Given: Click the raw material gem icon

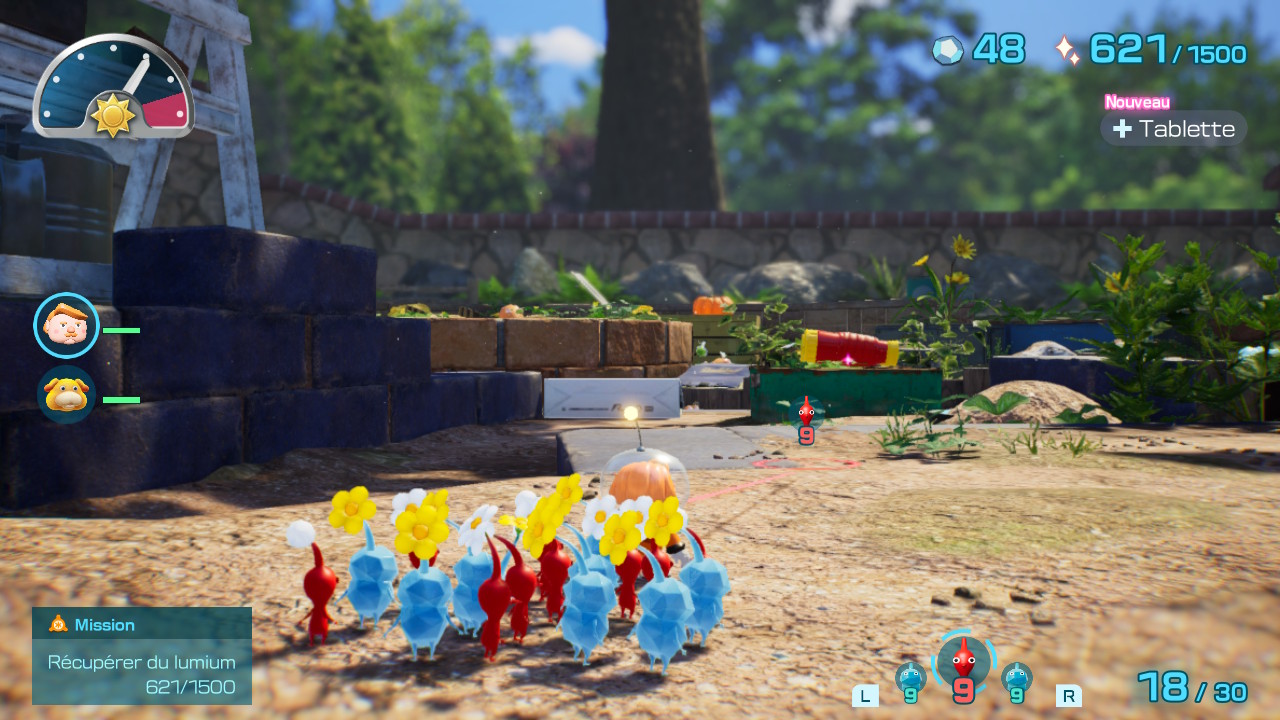Looking at the screenshot, I should click(946, 47).
